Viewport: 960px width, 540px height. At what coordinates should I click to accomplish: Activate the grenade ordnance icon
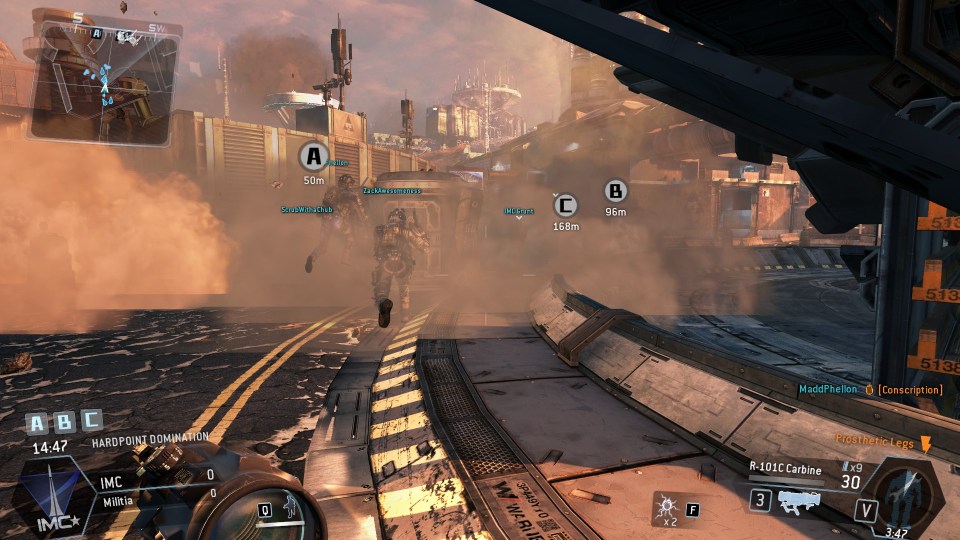point(665,508)
